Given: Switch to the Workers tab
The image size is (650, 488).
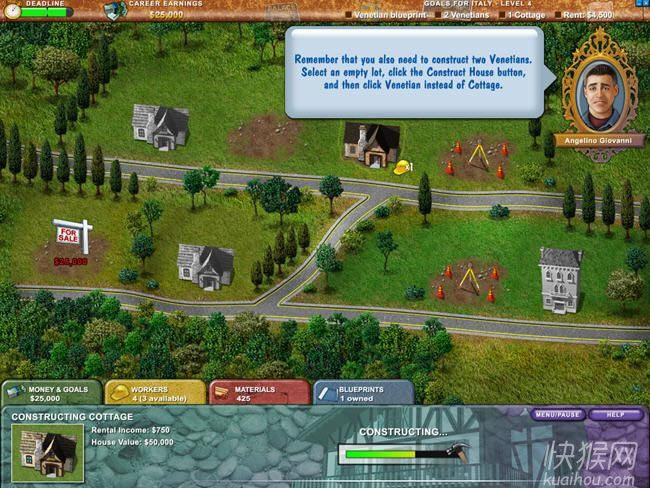Looking at the screenshot, I should (154, 393).
